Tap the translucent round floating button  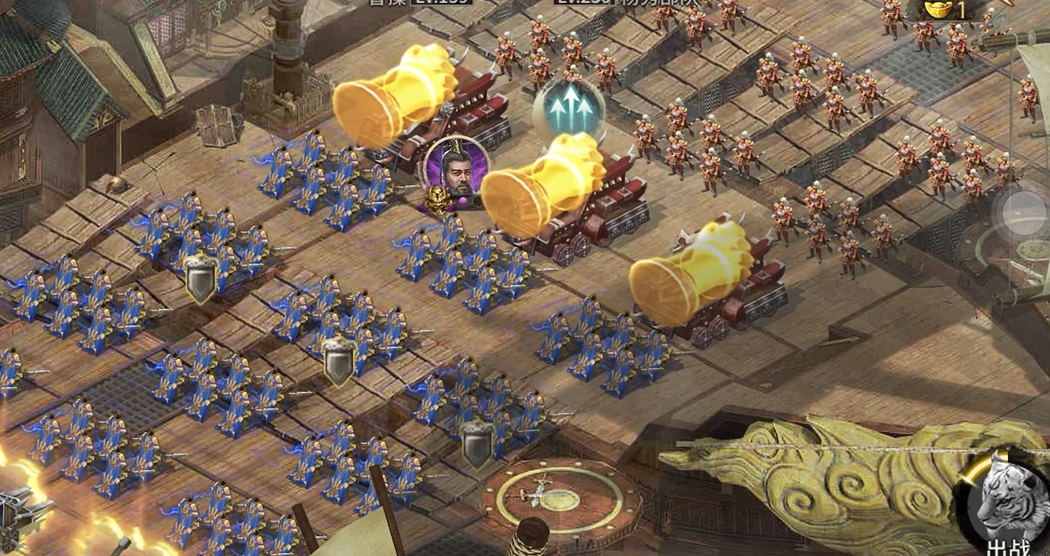pos(1025,211)
